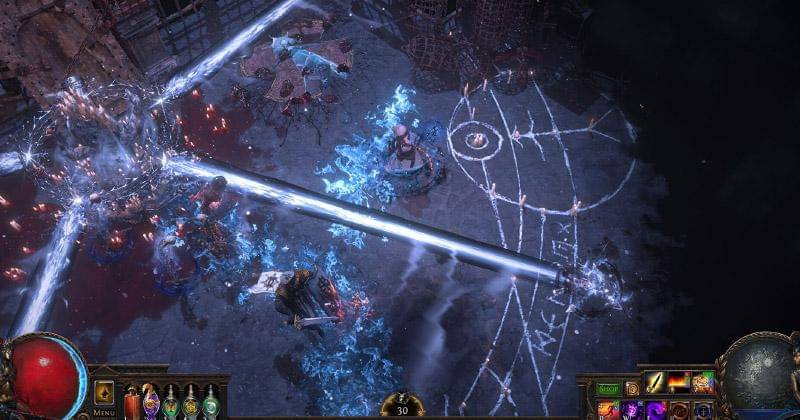Open the green Shop button
This screenshot has width=800, height=420.
[x=609, y=388]
